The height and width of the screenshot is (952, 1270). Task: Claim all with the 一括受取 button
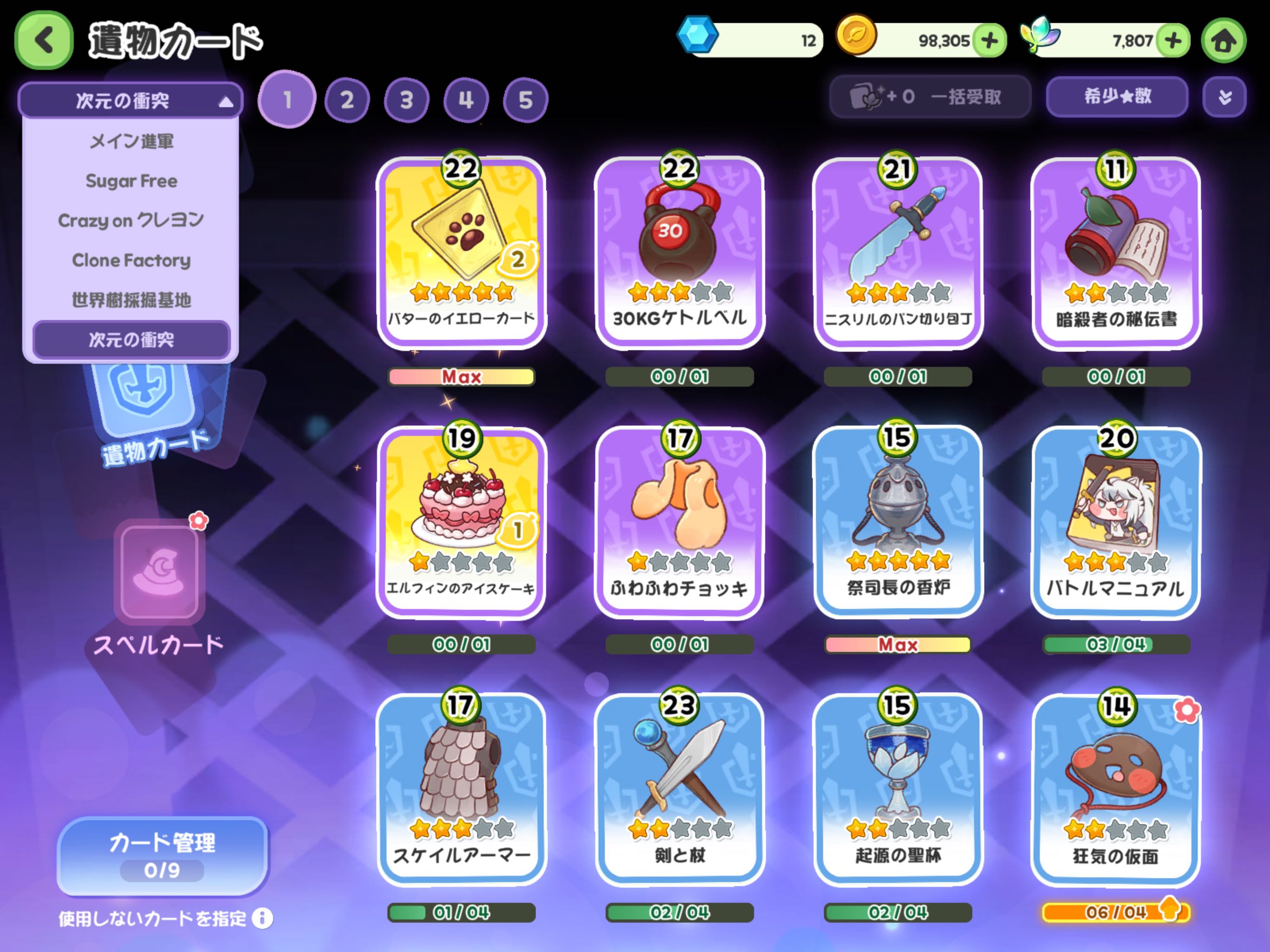[930, 97]
